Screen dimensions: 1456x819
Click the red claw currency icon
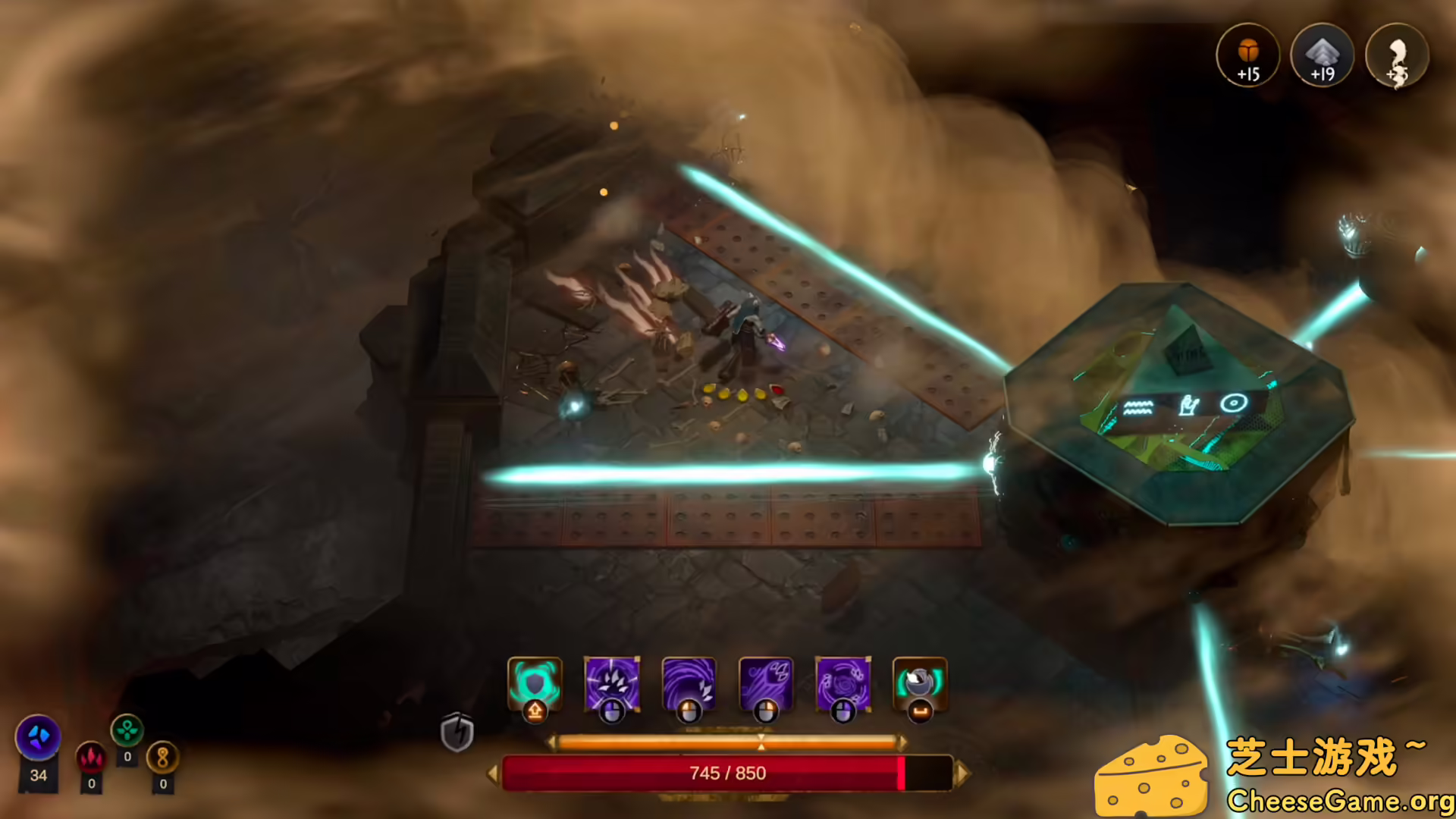(91, 758)
